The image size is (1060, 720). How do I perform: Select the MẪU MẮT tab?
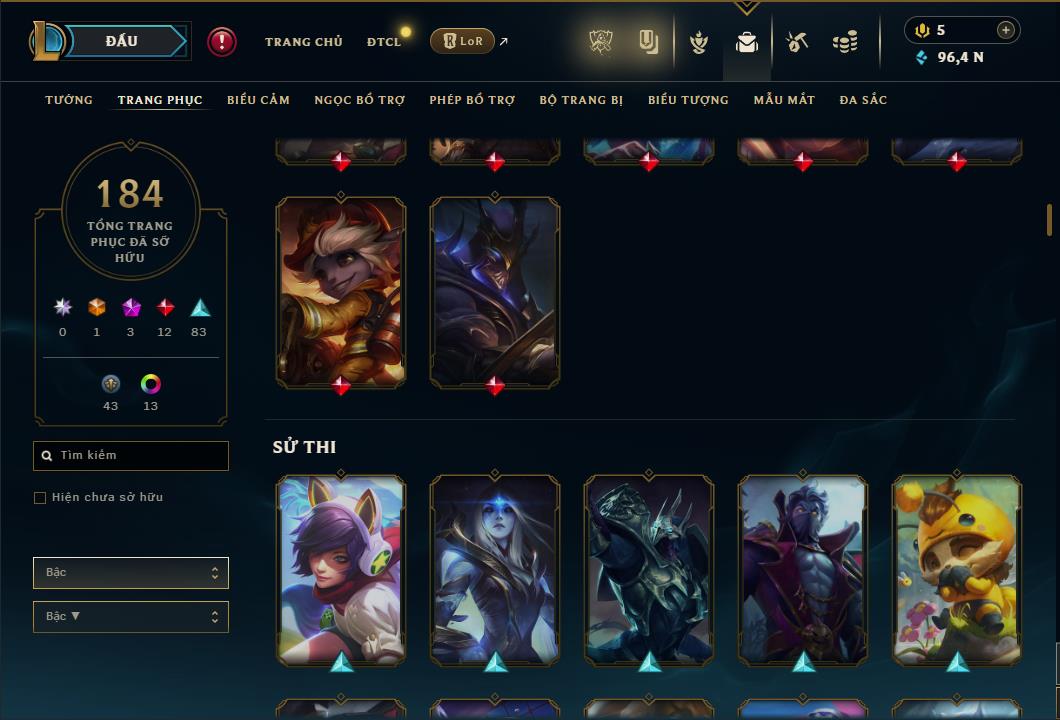784,100
